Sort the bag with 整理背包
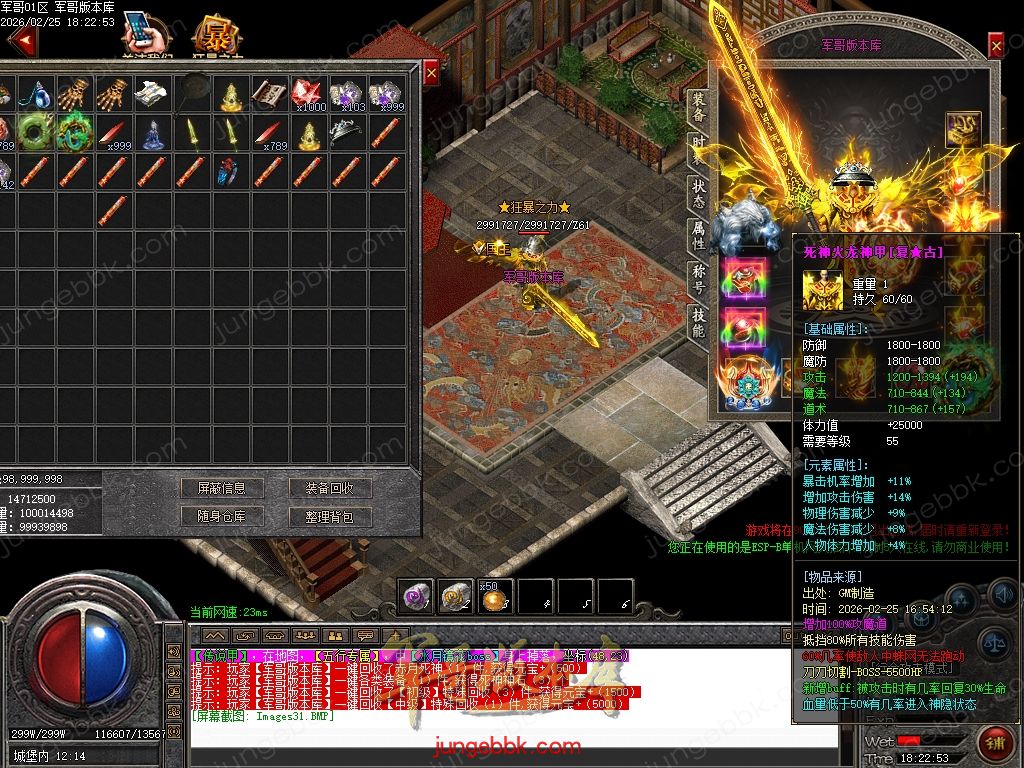 [x=329, y=516]
